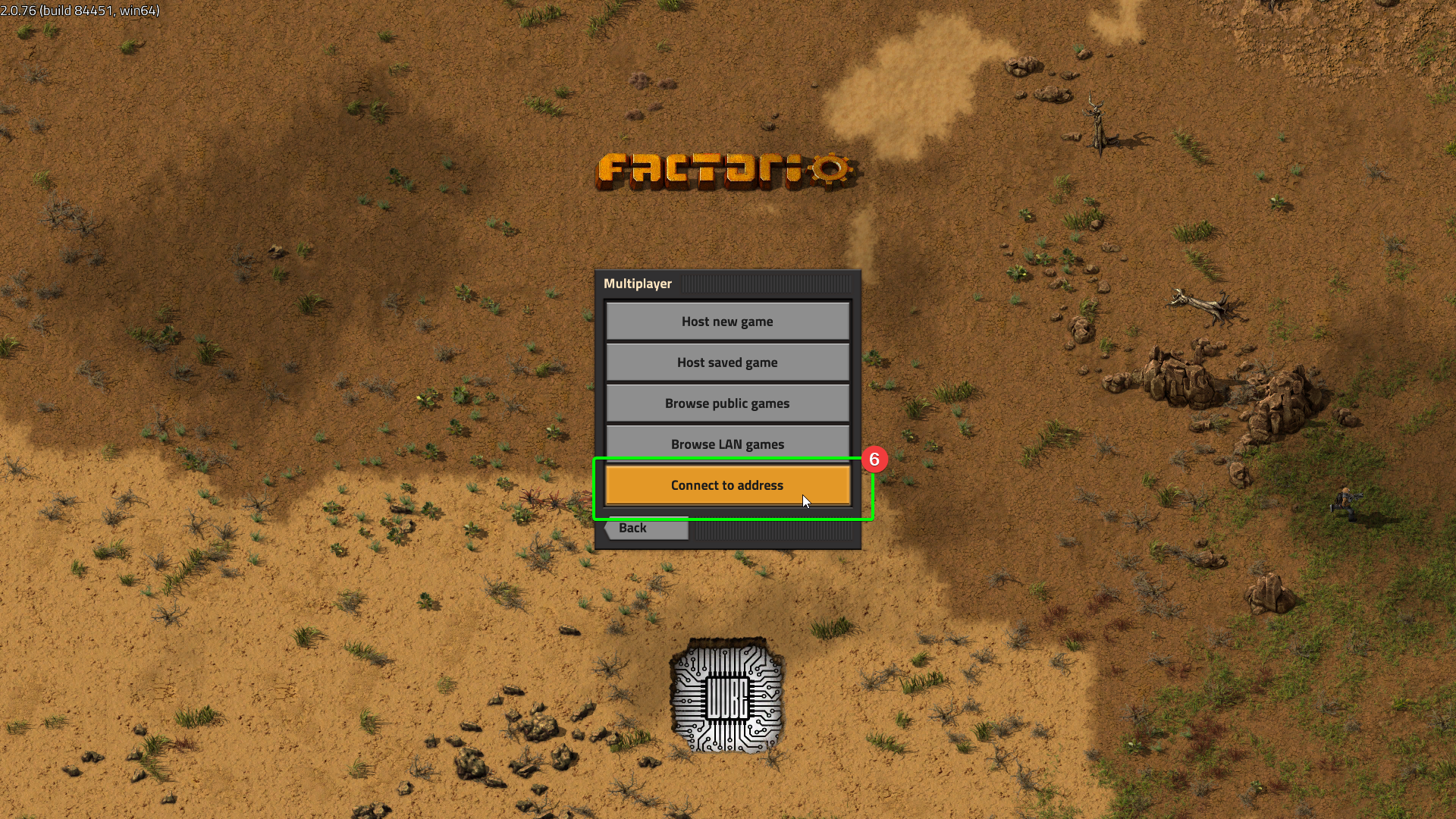Search for games on local network
Image resolution: width=1456 pixels, height=819 pixels.
pos(727,444)
